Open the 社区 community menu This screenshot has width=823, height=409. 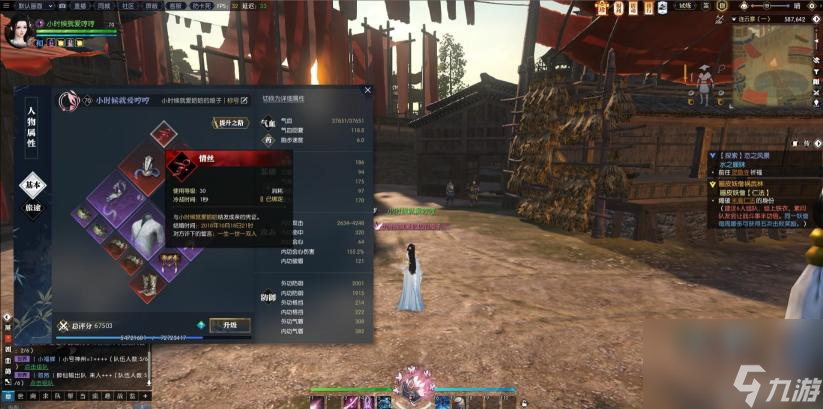[x=123, y=6]
